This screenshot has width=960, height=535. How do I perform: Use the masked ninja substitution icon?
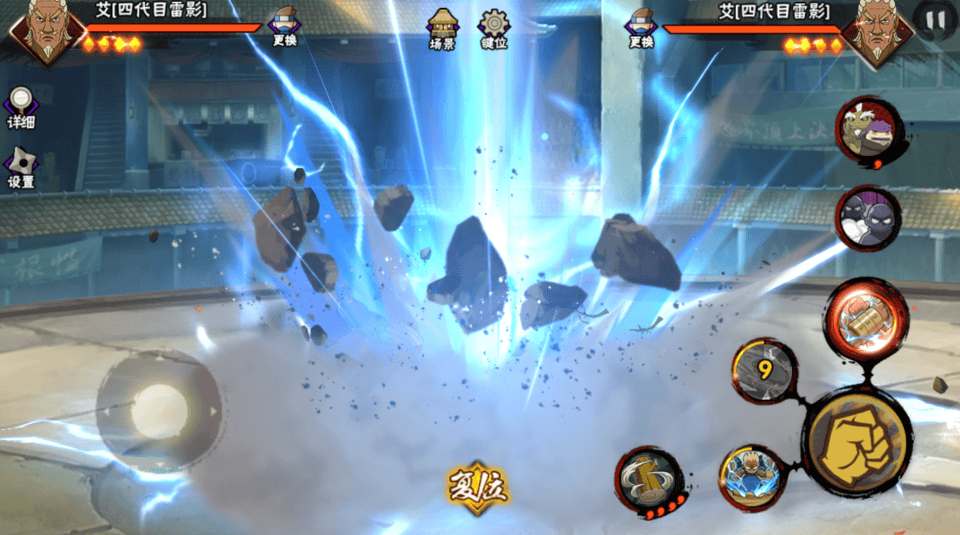868,218
